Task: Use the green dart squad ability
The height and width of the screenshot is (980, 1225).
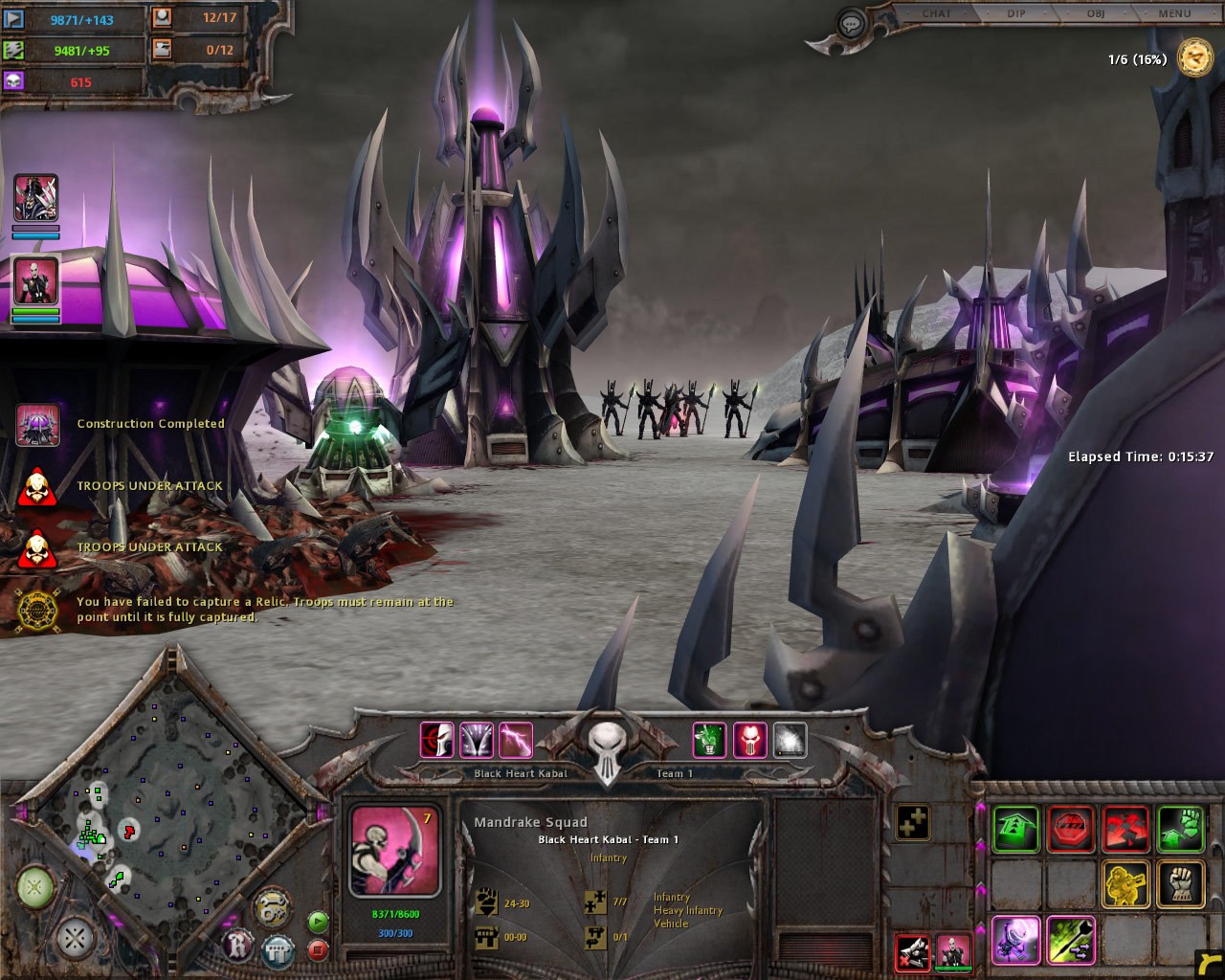Action: [x=1071, y=939]
